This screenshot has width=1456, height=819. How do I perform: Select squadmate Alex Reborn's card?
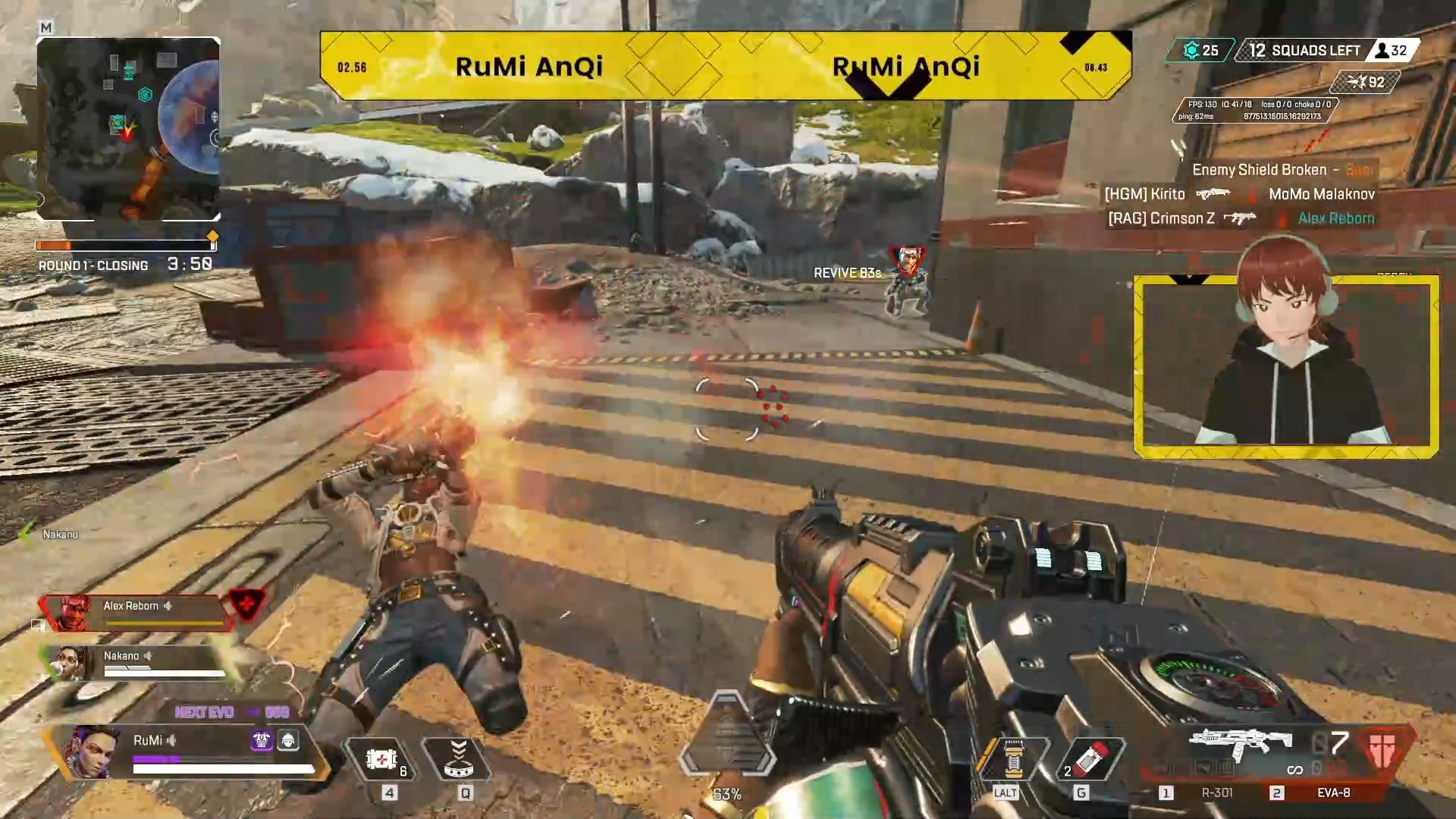136,612
